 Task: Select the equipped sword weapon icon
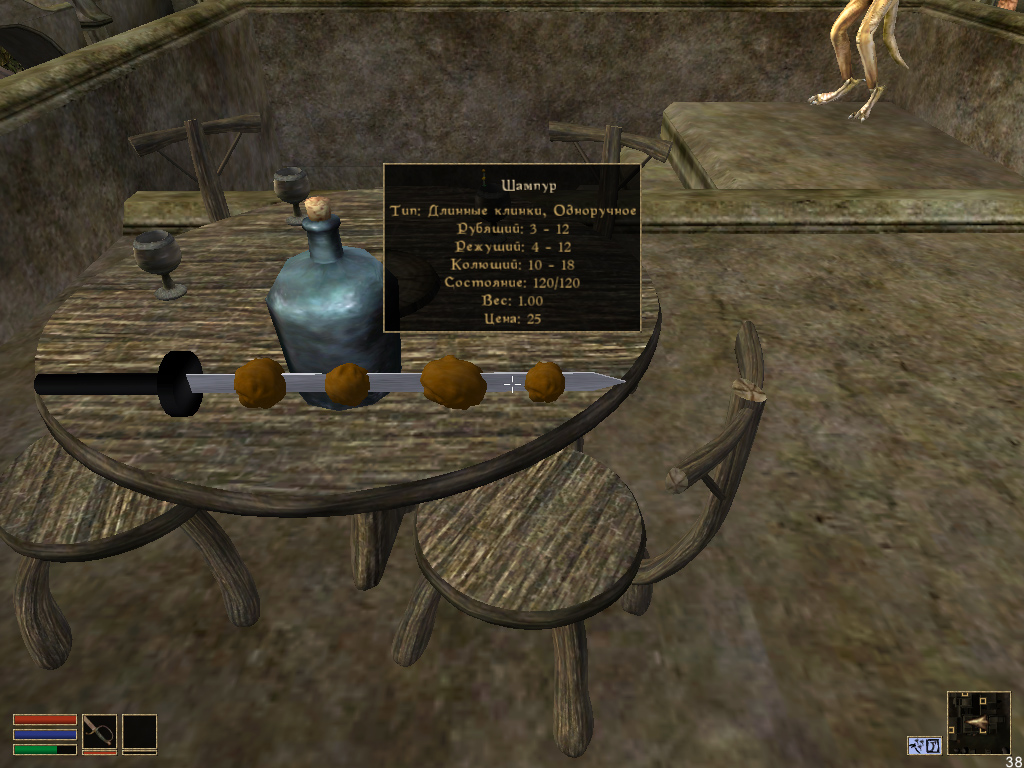[99, 732]
